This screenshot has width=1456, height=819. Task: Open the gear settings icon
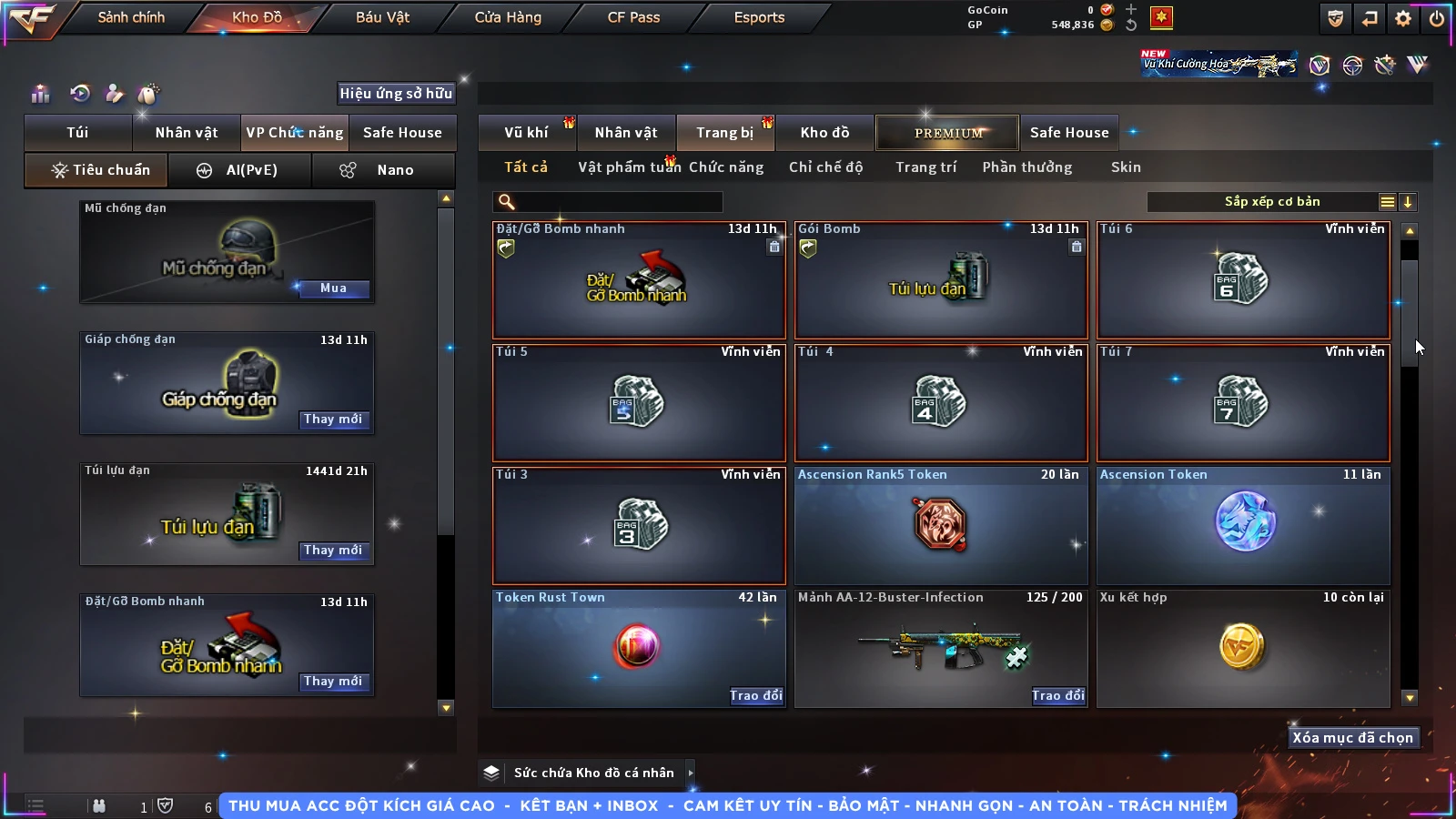point(1403,18)
